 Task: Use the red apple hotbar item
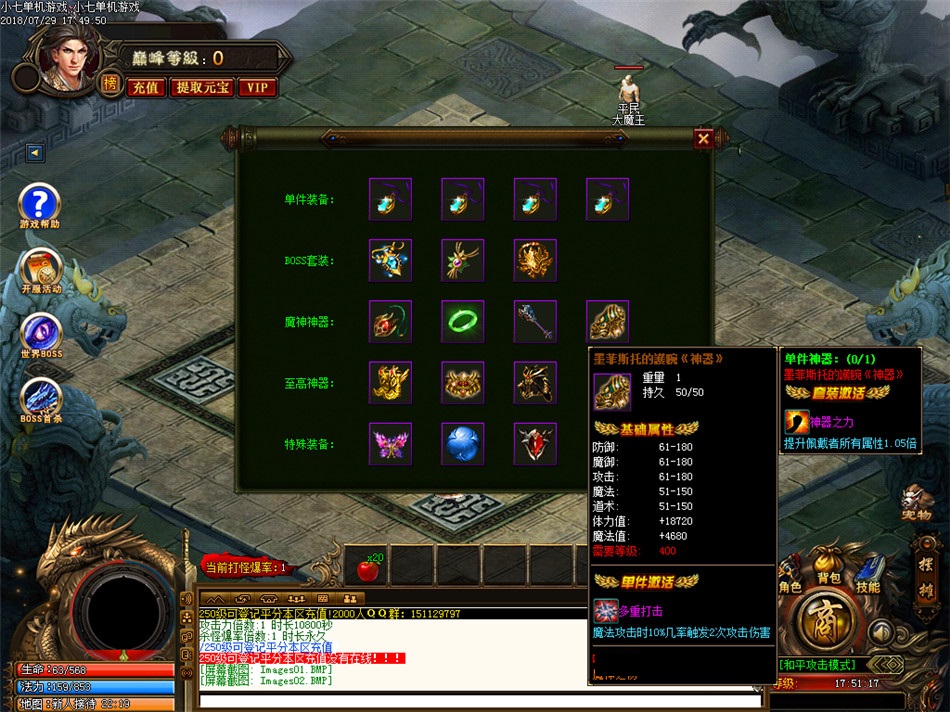tap(366, 569)
